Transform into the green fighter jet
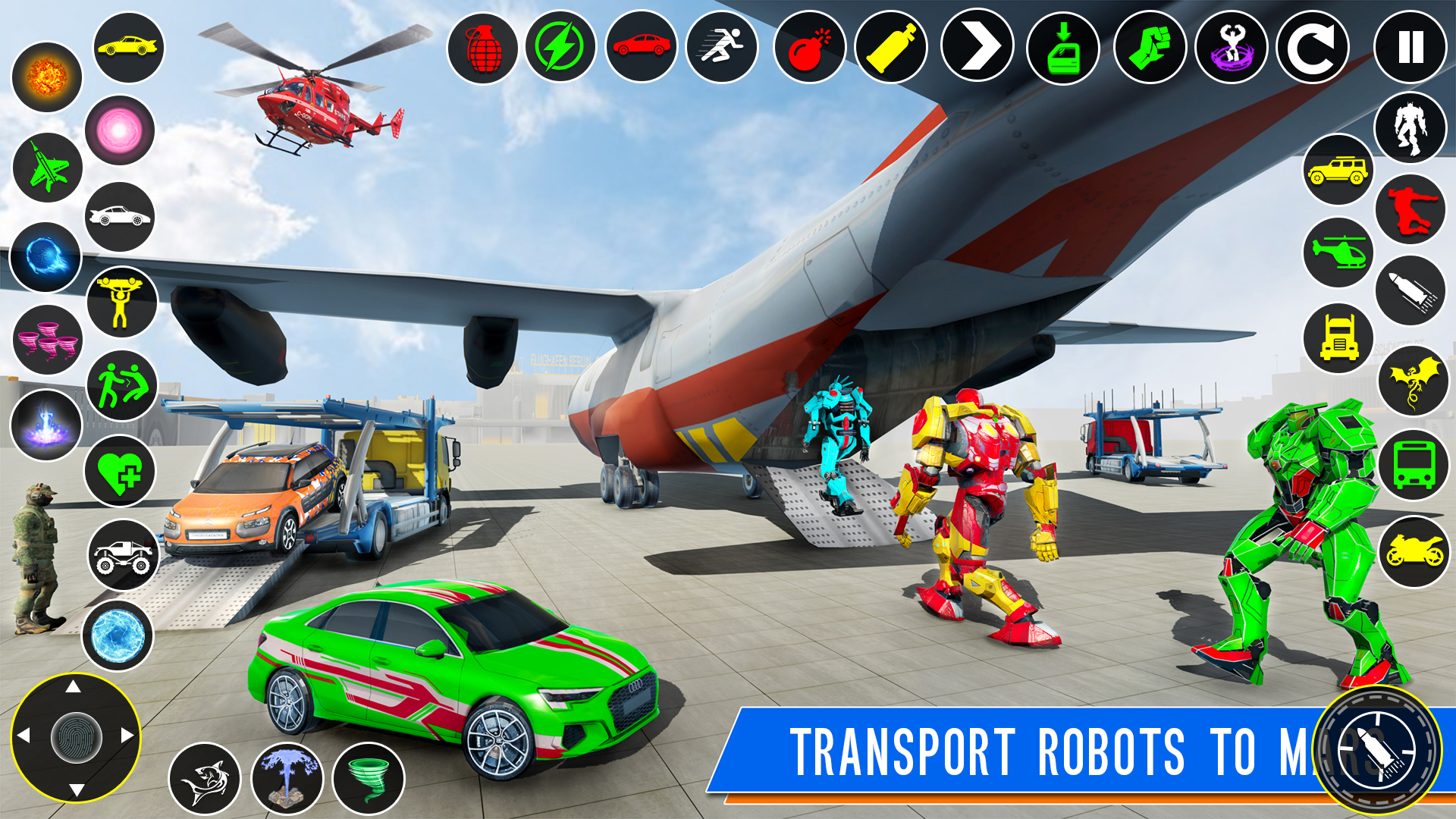This screenshot has width=1456, height=819. click(x=47, y=168)
